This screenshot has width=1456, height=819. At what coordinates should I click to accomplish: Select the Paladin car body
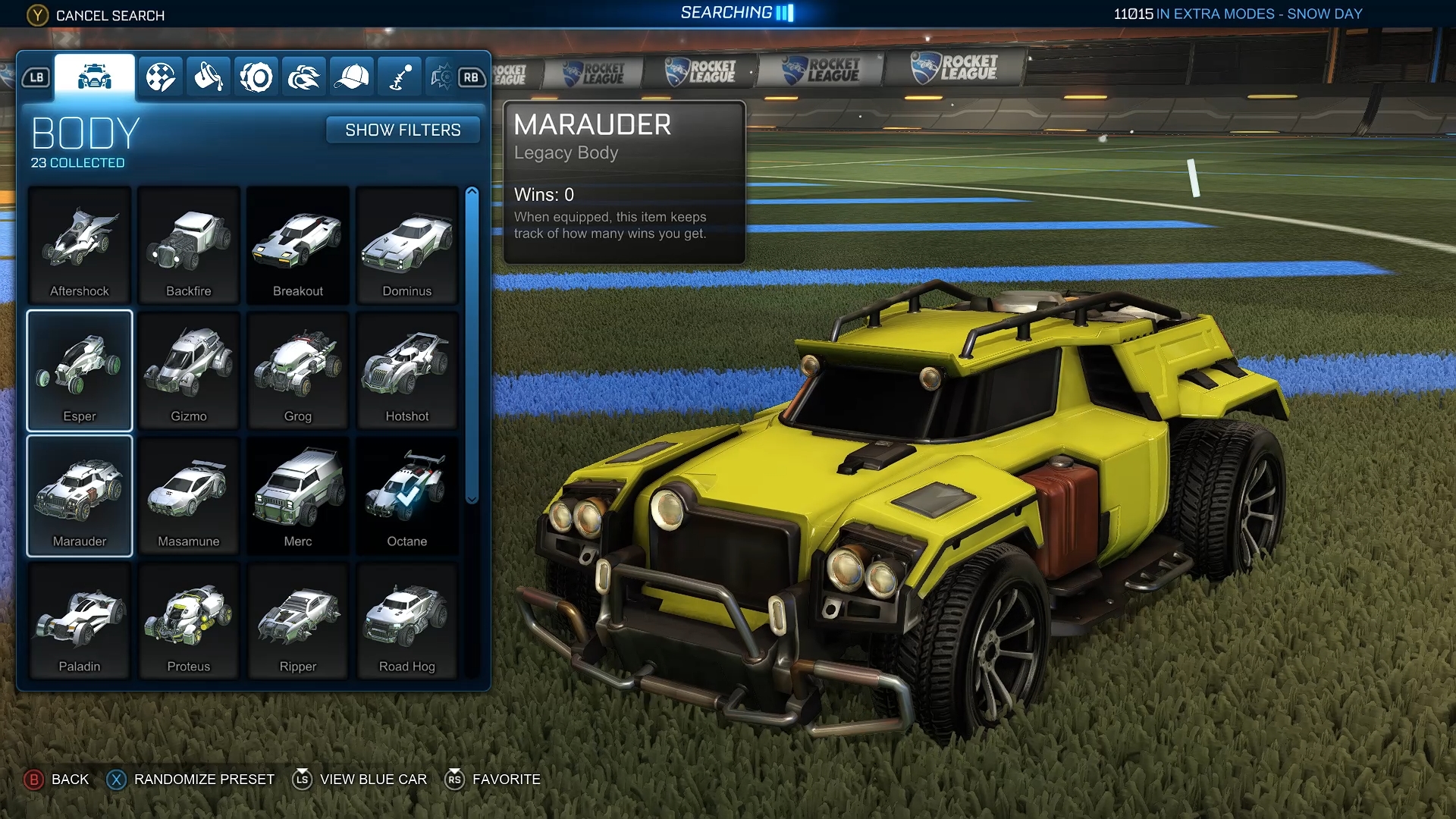[80, 621]
